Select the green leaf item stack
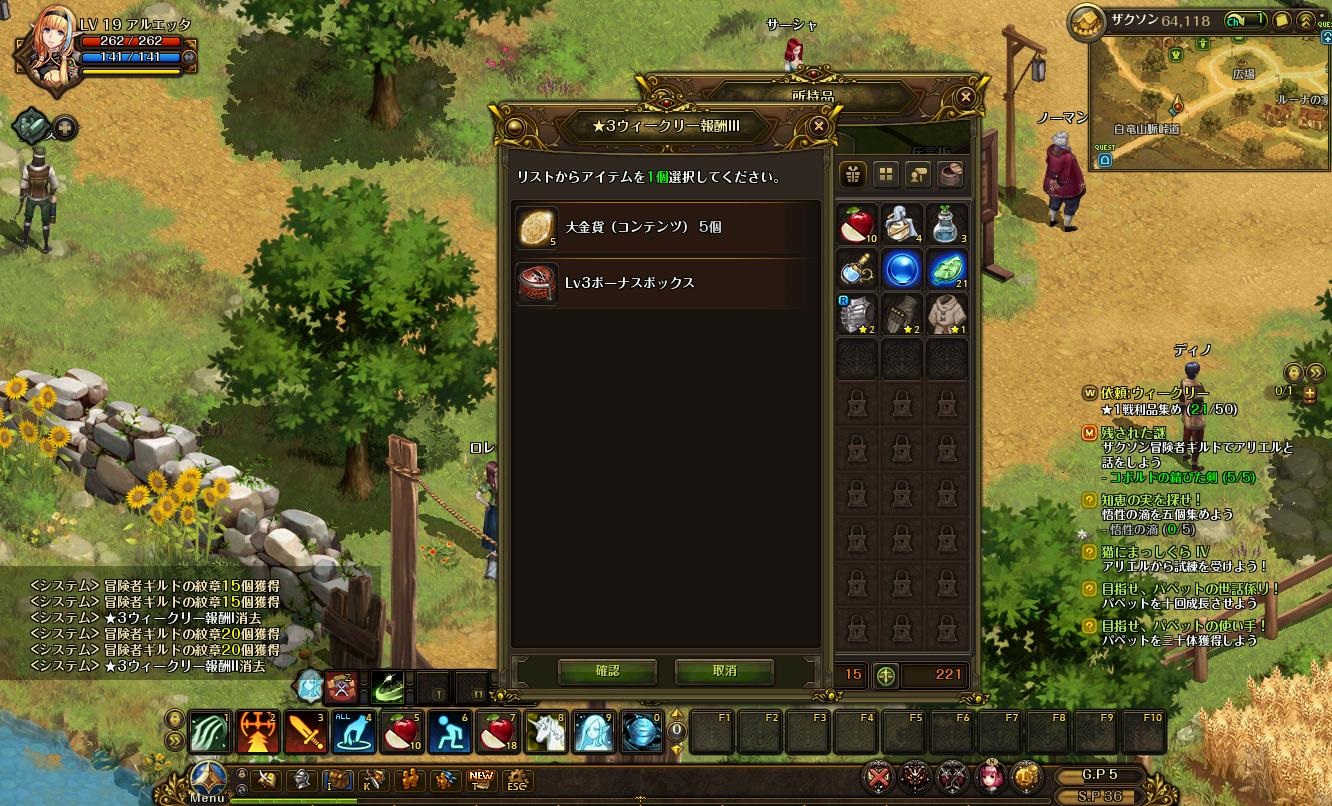This screenshot has width=1332, height=806. point(946,269)
